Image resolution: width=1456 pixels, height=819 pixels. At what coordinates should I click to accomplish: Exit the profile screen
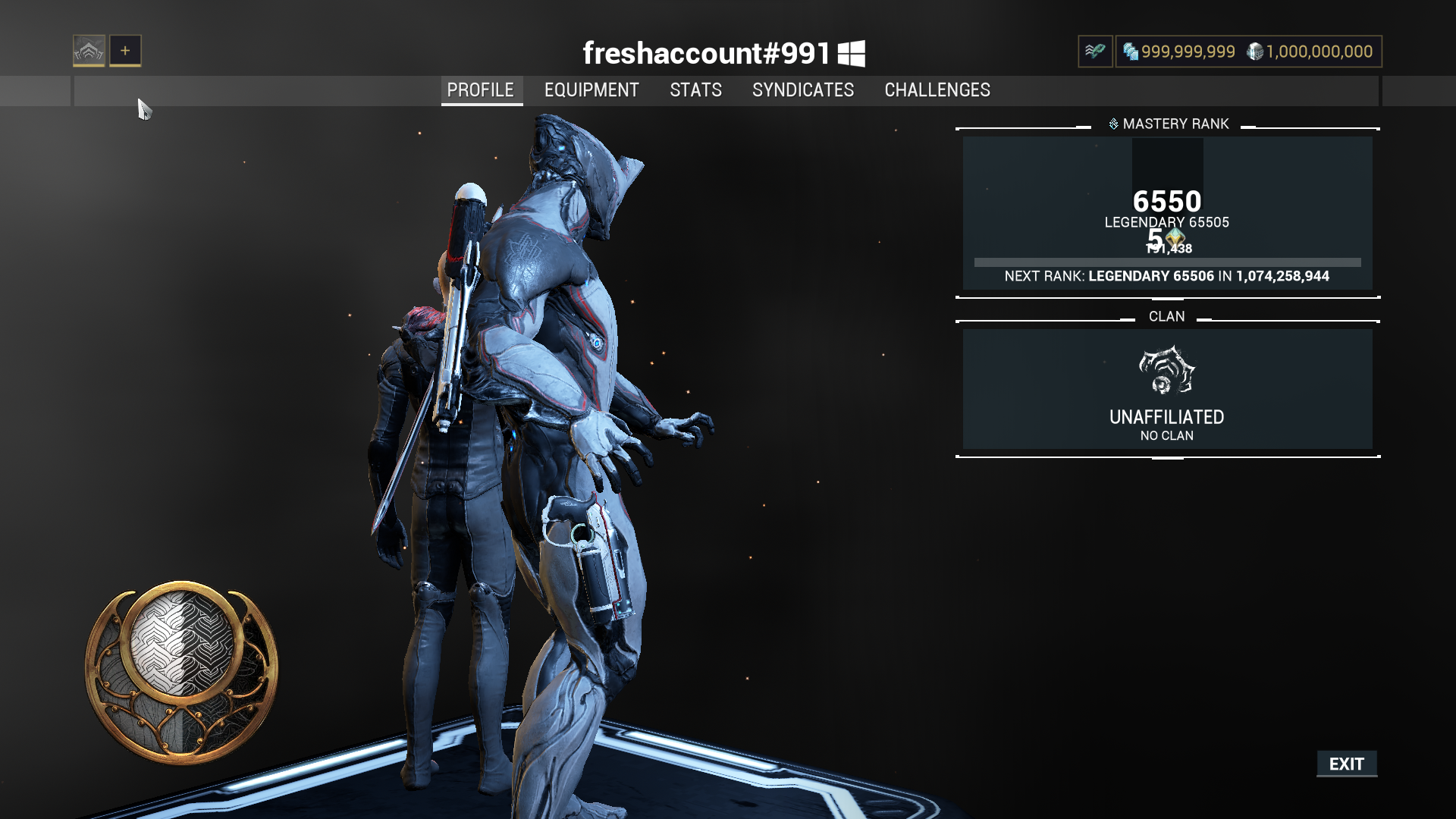tap(1346, 764)
